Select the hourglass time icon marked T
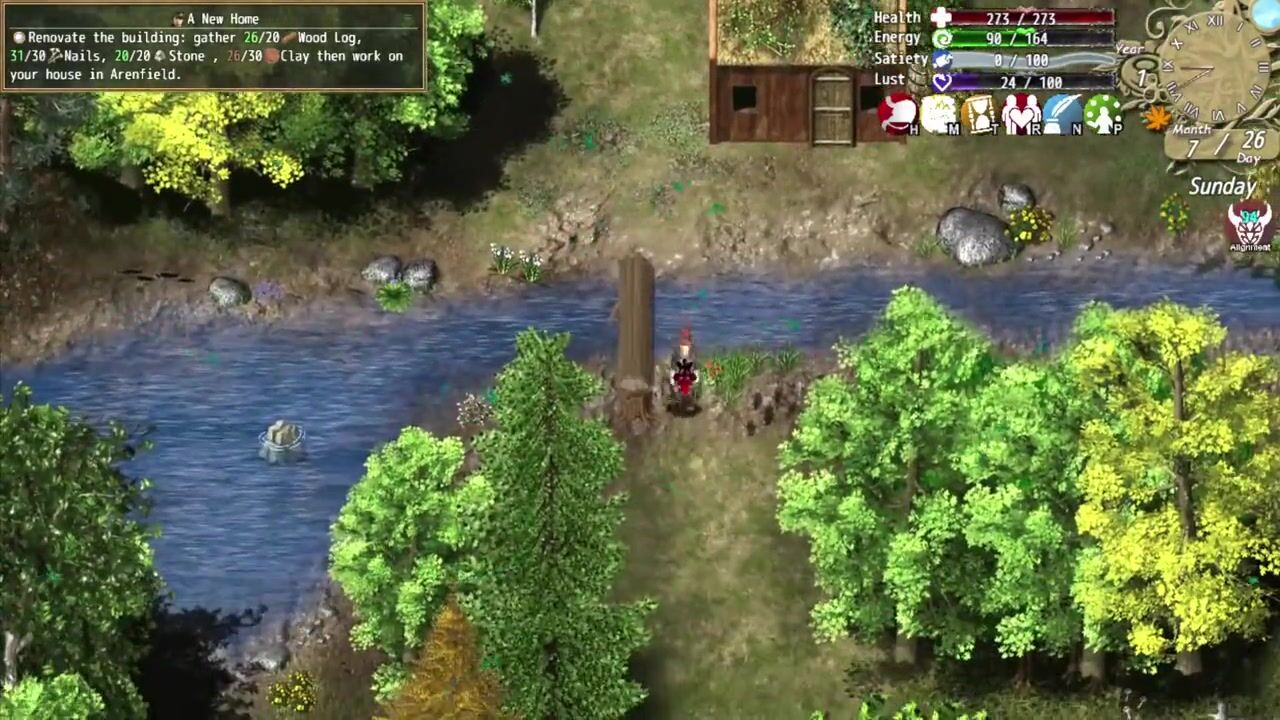 (980, 114)
